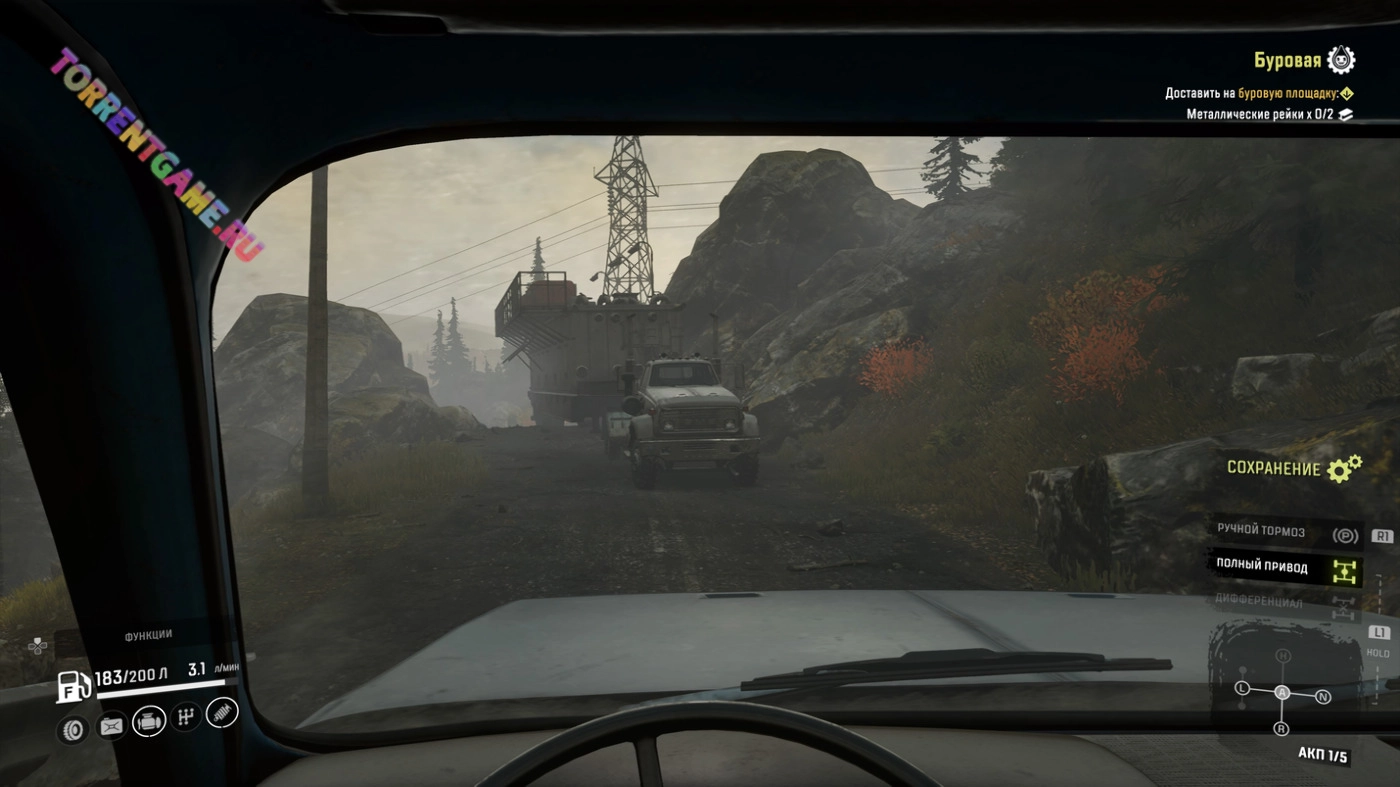Click the fuel pump gauge icon

point(73,686)
